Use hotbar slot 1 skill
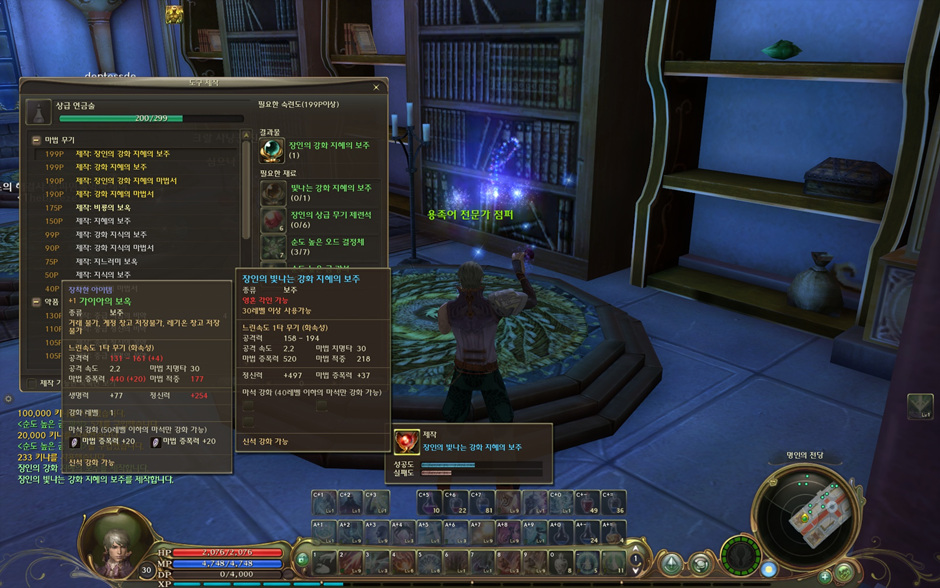Screen dimensions: 940x588 (325, 561)
